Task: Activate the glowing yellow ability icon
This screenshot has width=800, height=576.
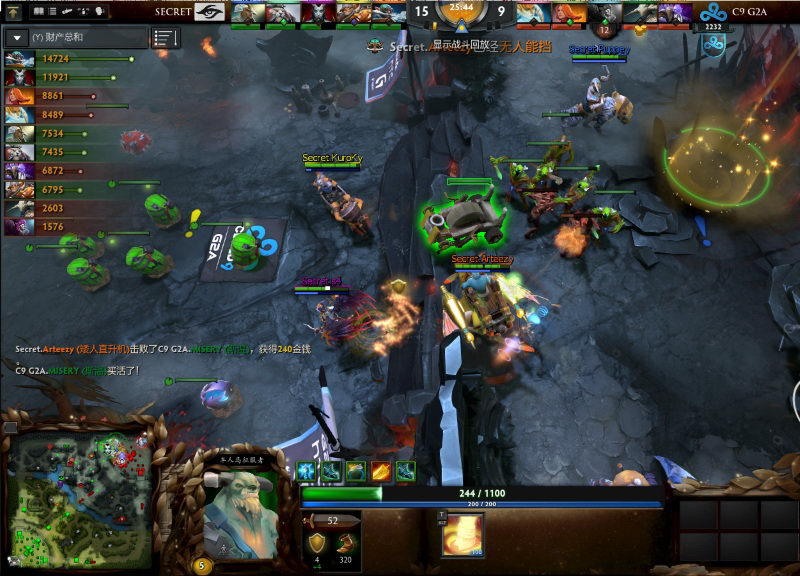Action: pos(463,535)
